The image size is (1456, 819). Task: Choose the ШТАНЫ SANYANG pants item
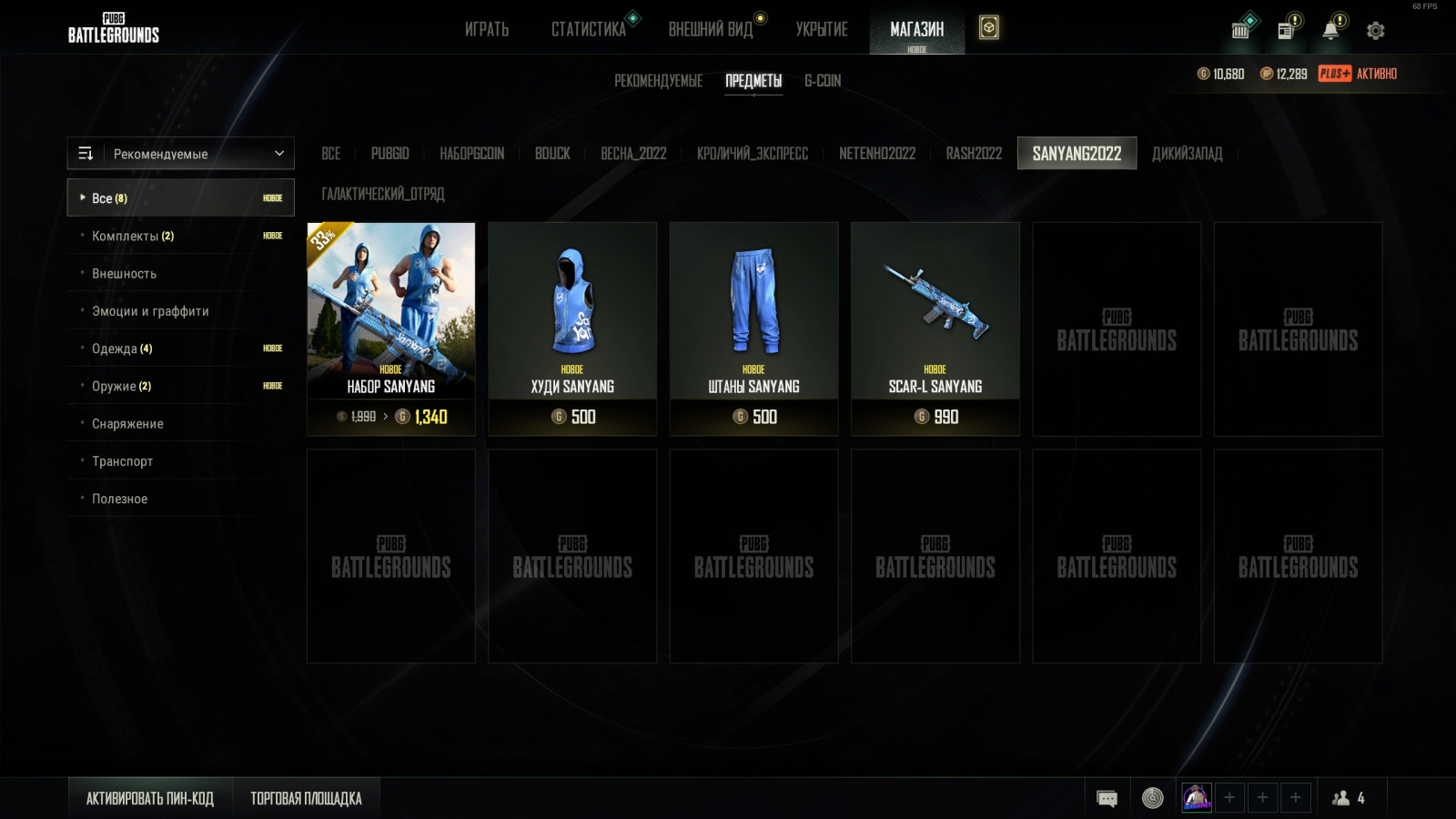tap(753, 328)
